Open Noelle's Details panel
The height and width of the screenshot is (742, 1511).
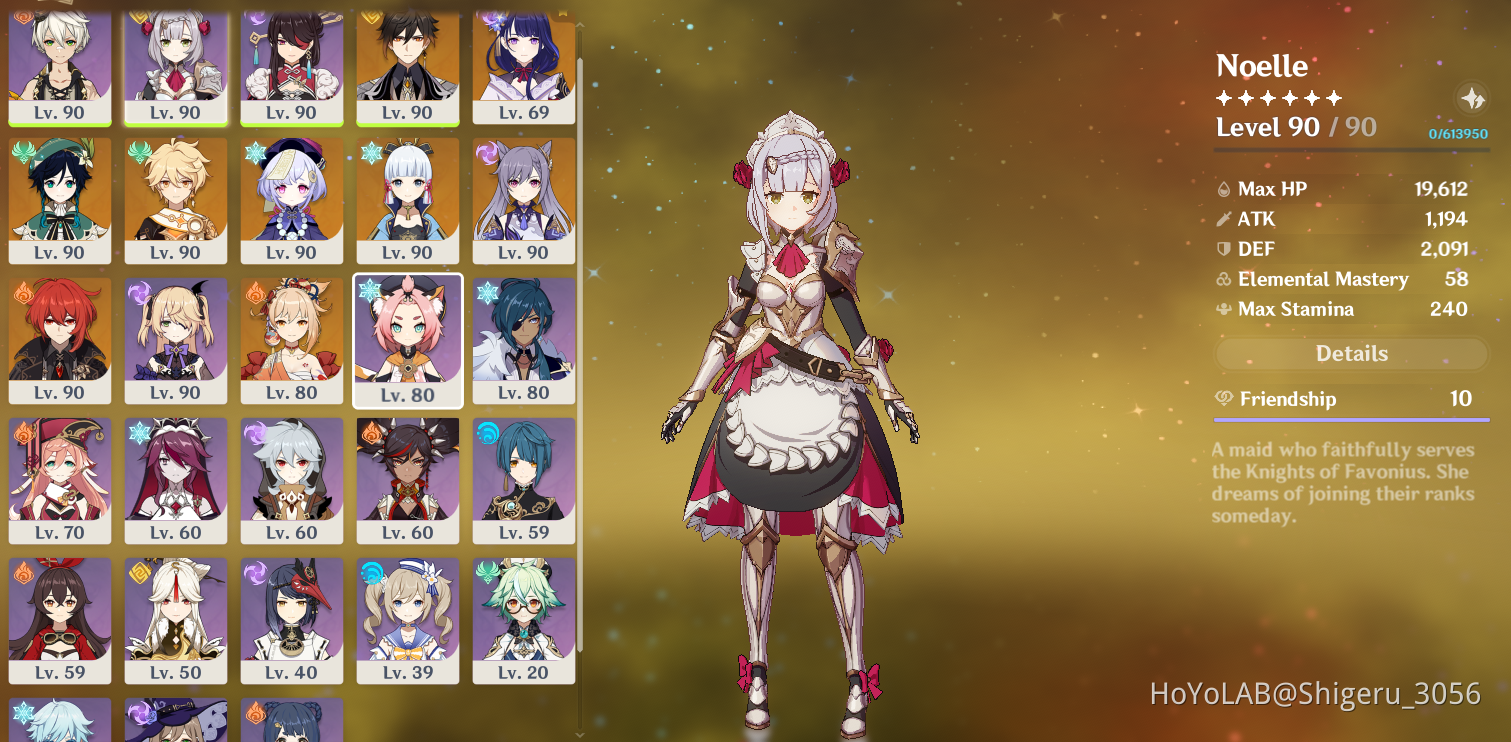1350,353
